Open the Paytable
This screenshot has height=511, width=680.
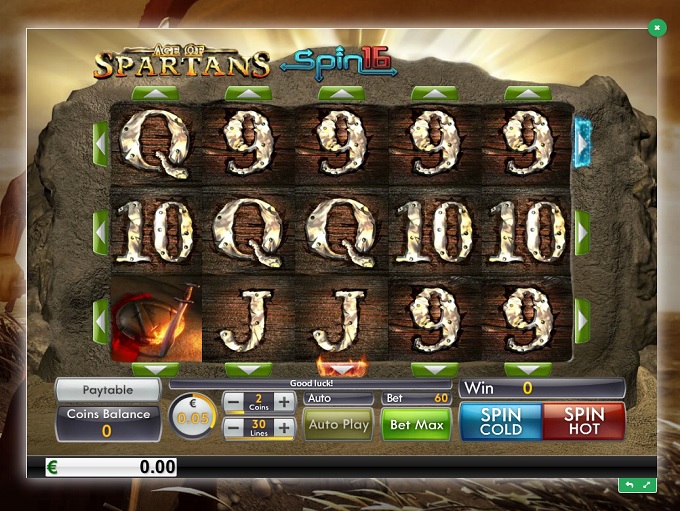(107, 389)
